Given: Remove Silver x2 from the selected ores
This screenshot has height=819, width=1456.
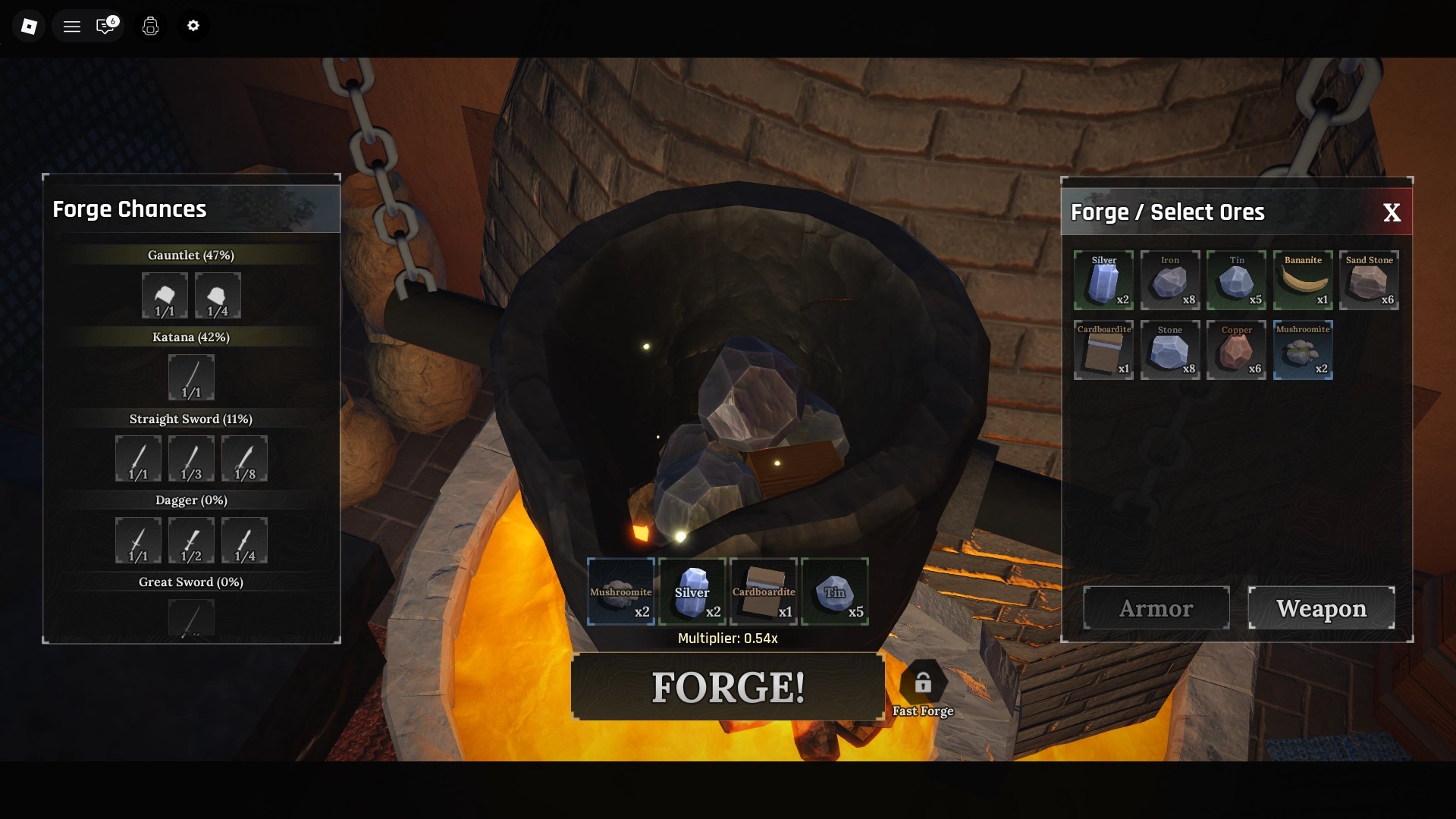Looking at the screenshot, I should click(692, 591).
